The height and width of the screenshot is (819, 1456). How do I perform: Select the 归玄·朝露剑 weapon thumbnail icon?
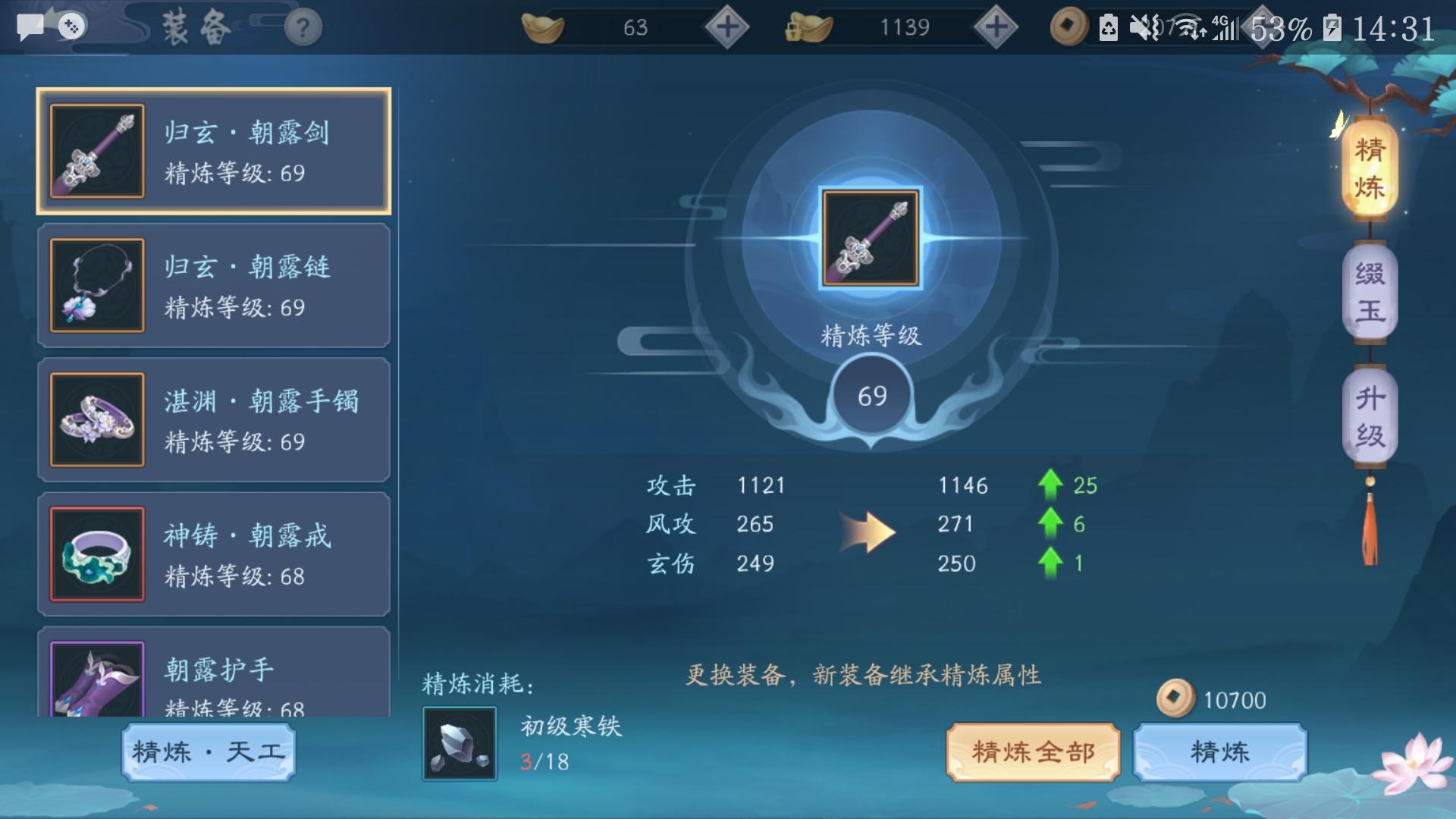tap(96, 151)
